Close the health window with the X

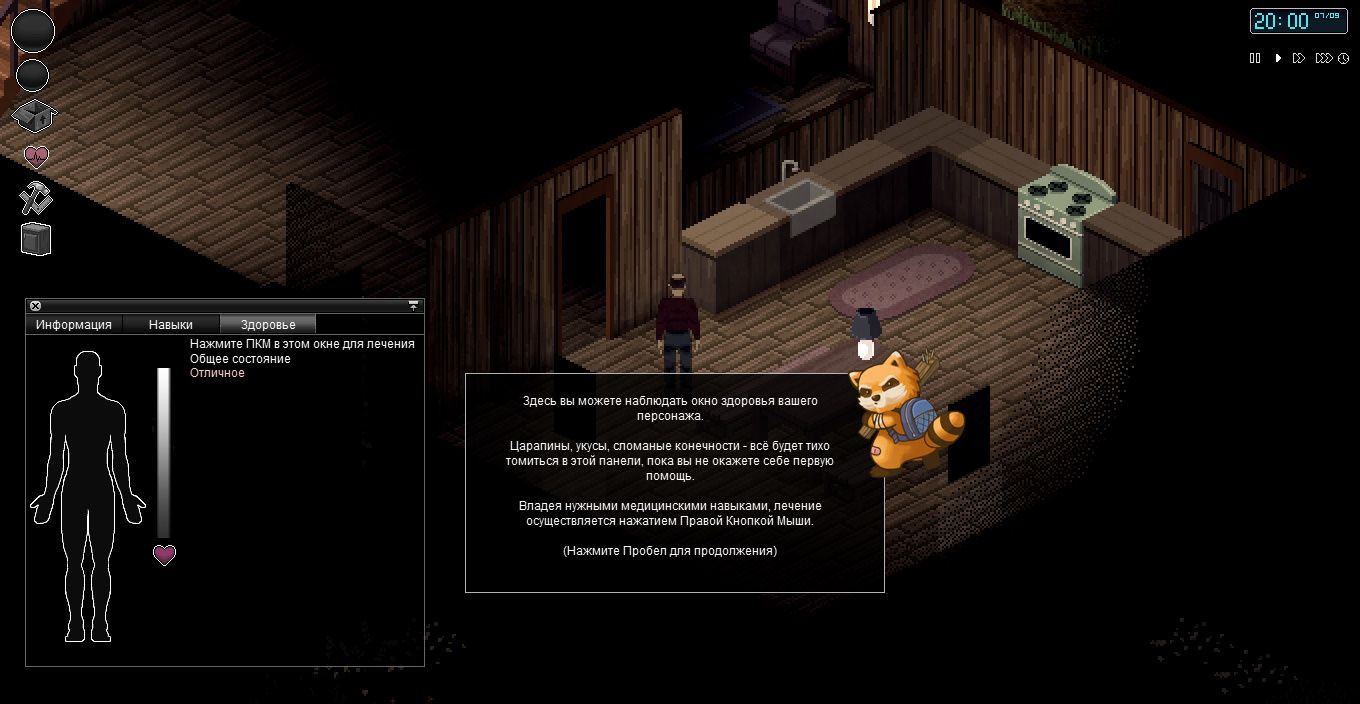(x=35, y=306)
